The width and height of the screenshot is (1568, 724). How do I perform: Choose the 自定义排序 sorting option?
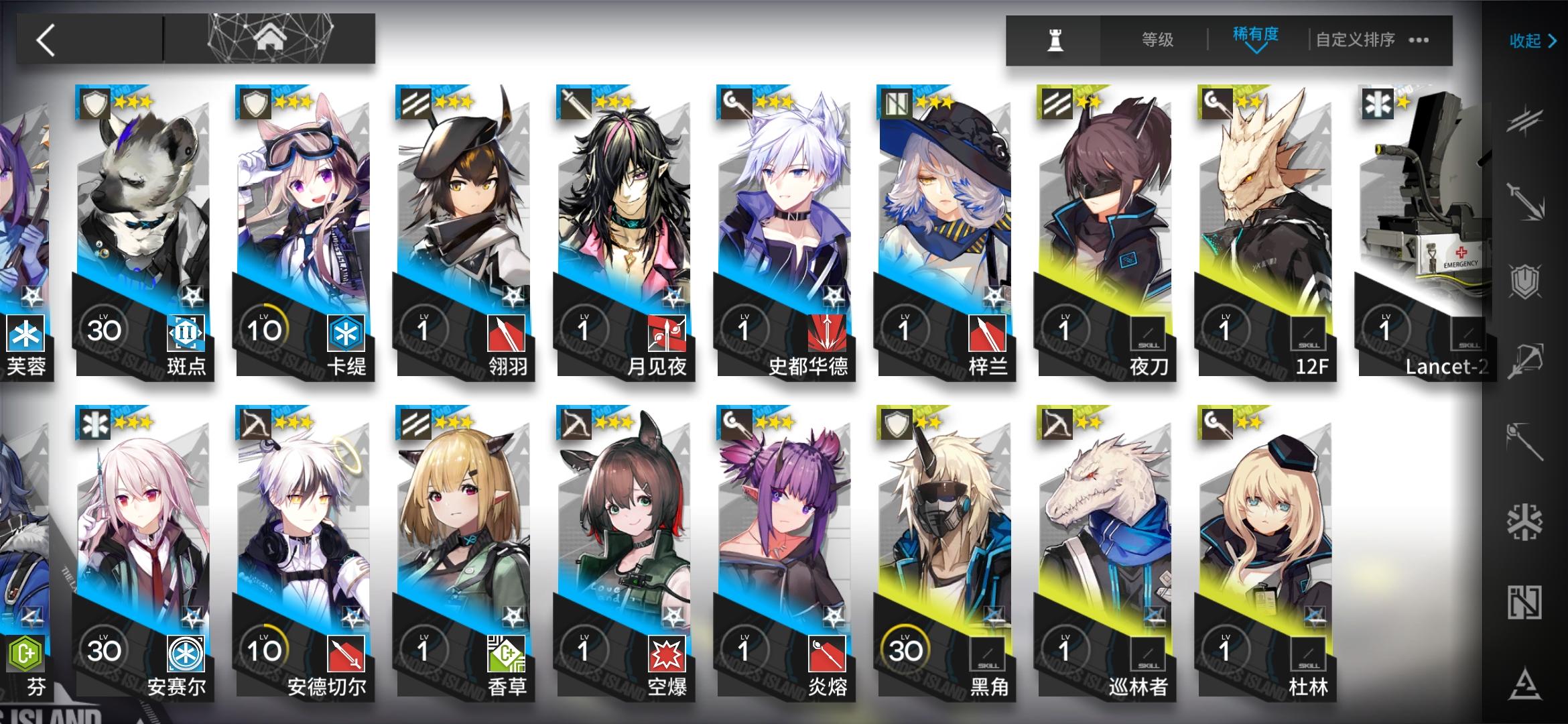pos(1355,39)
